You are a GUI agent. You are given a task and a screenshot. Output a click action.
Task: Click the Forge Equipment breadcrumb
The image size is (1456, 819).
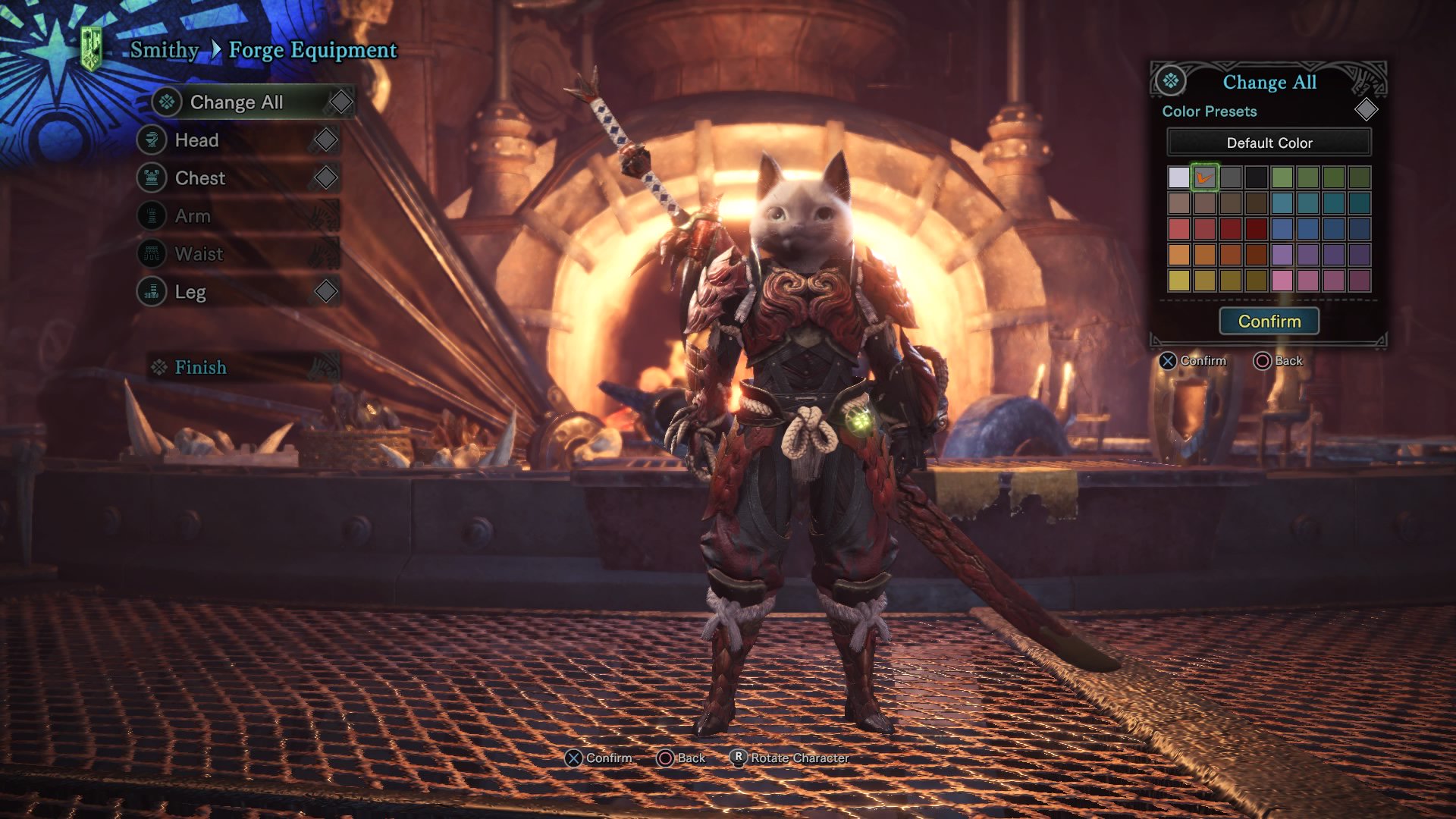(x=313, y=49)
